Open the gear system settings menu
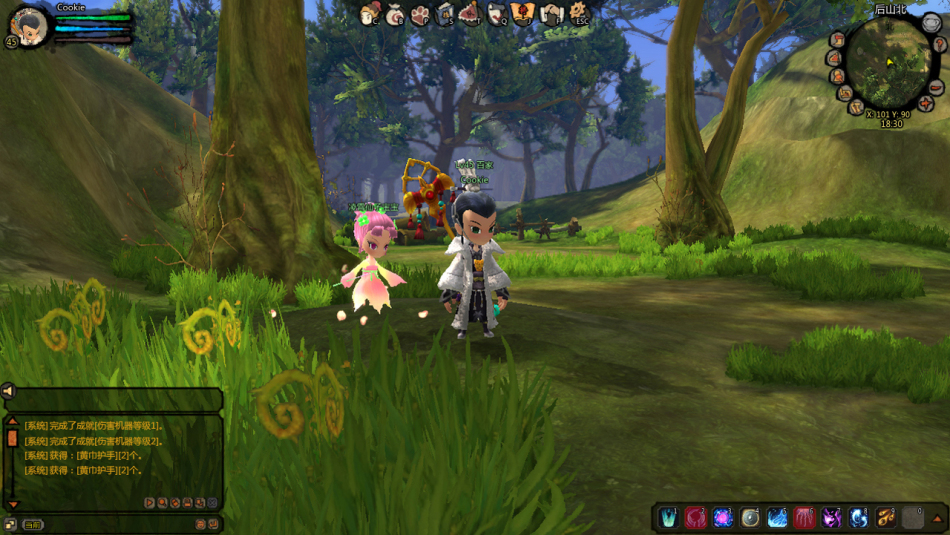950x535 pixels. (578, 13)
